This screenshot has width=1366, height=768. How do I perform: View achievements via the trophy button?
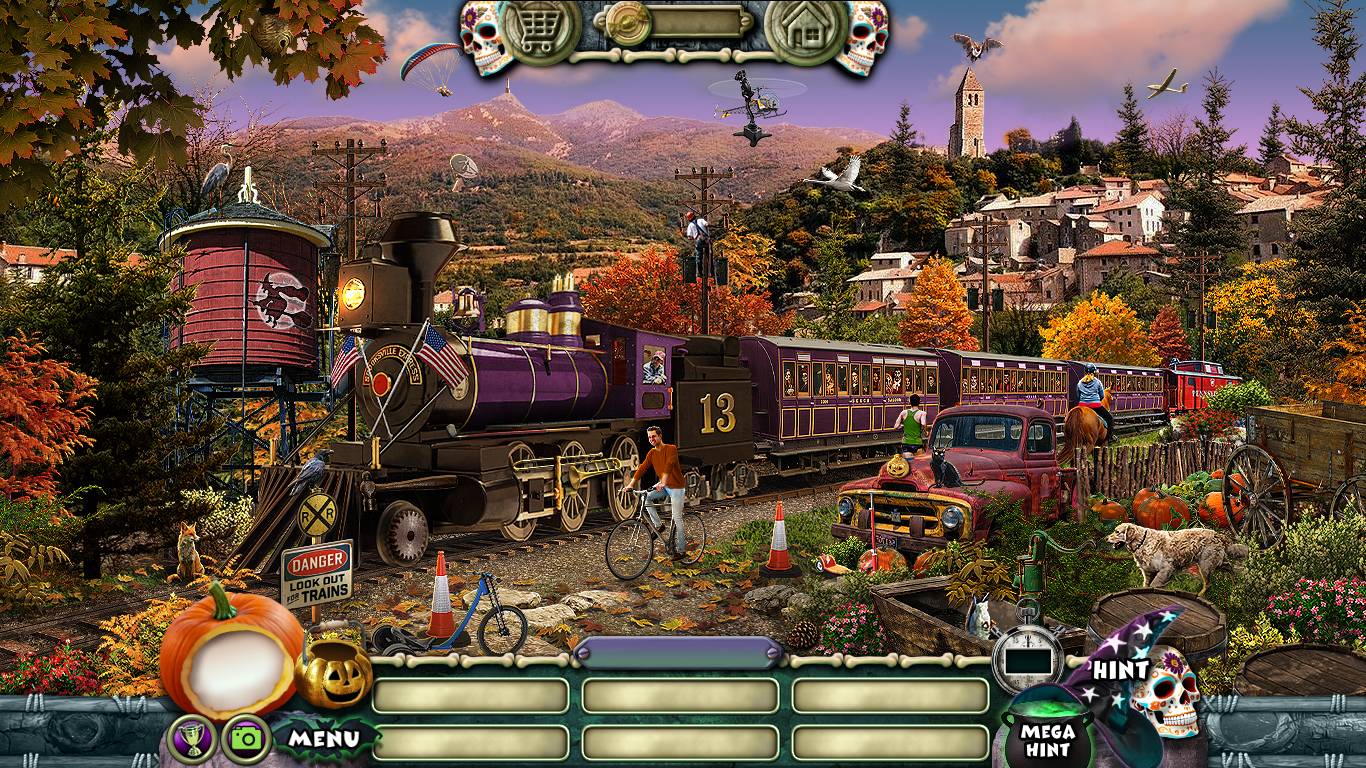coord(192,740)
